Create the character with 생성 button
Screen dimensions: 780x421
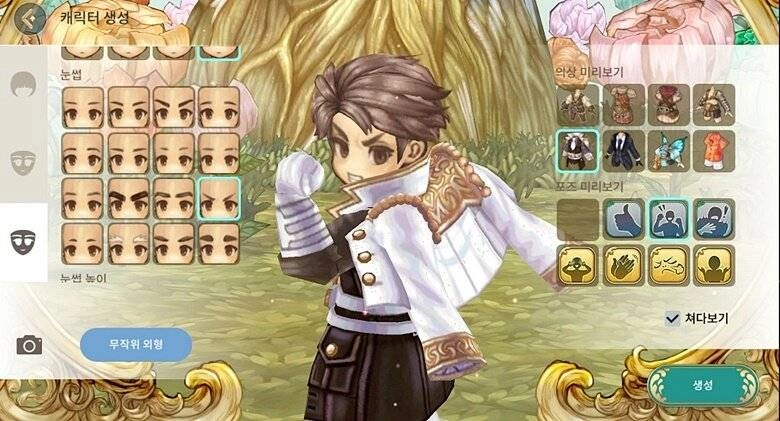pyautogui.click(x=701, y=385)
